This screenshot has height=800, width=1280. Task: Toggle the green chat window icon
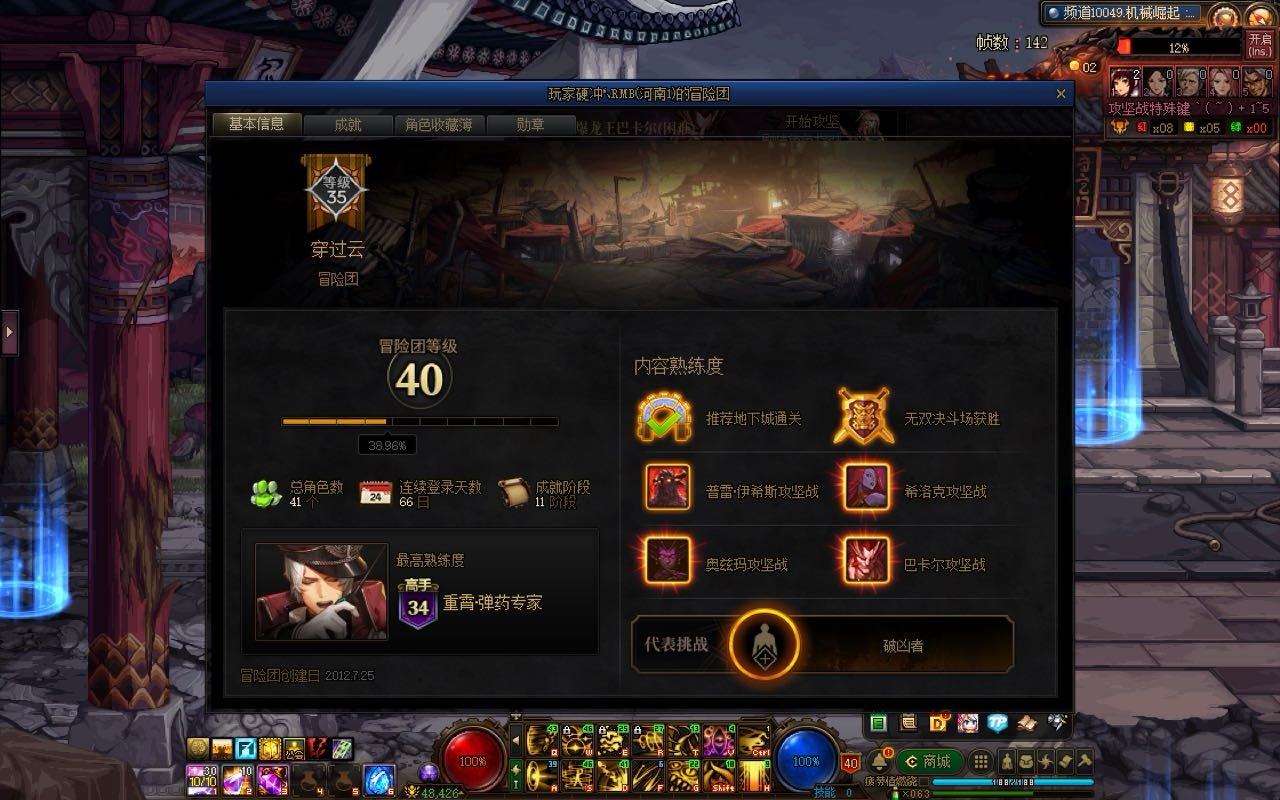pyautogui.click(x=878, y=722)
